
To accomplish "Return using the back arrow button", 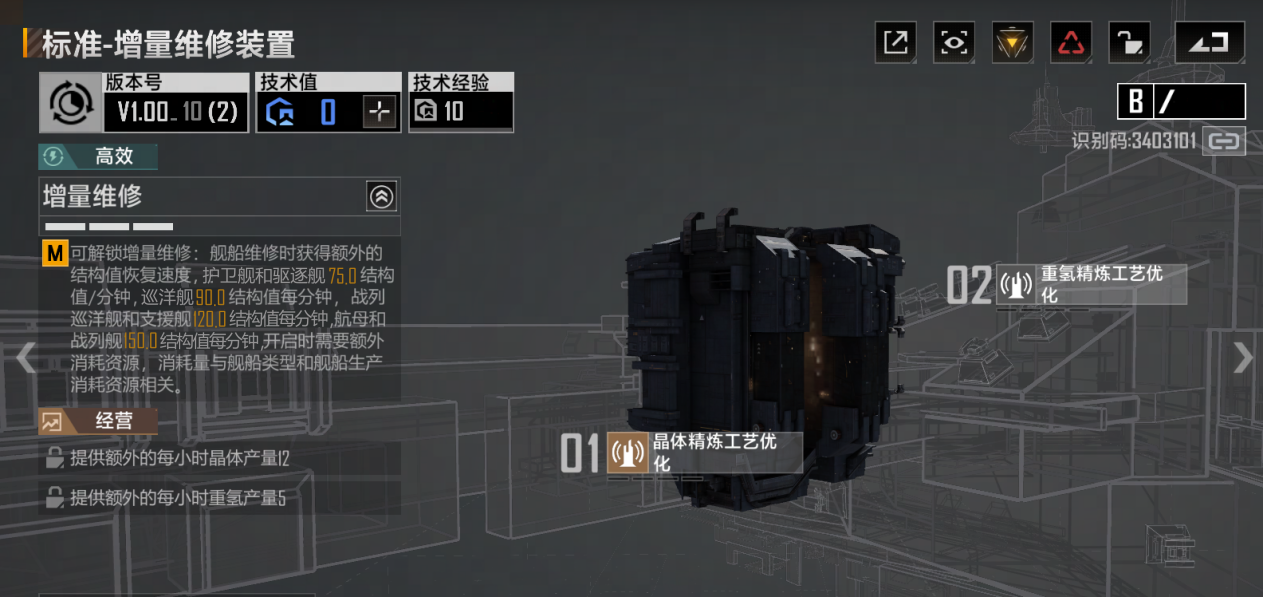I will click(1210, 42).
